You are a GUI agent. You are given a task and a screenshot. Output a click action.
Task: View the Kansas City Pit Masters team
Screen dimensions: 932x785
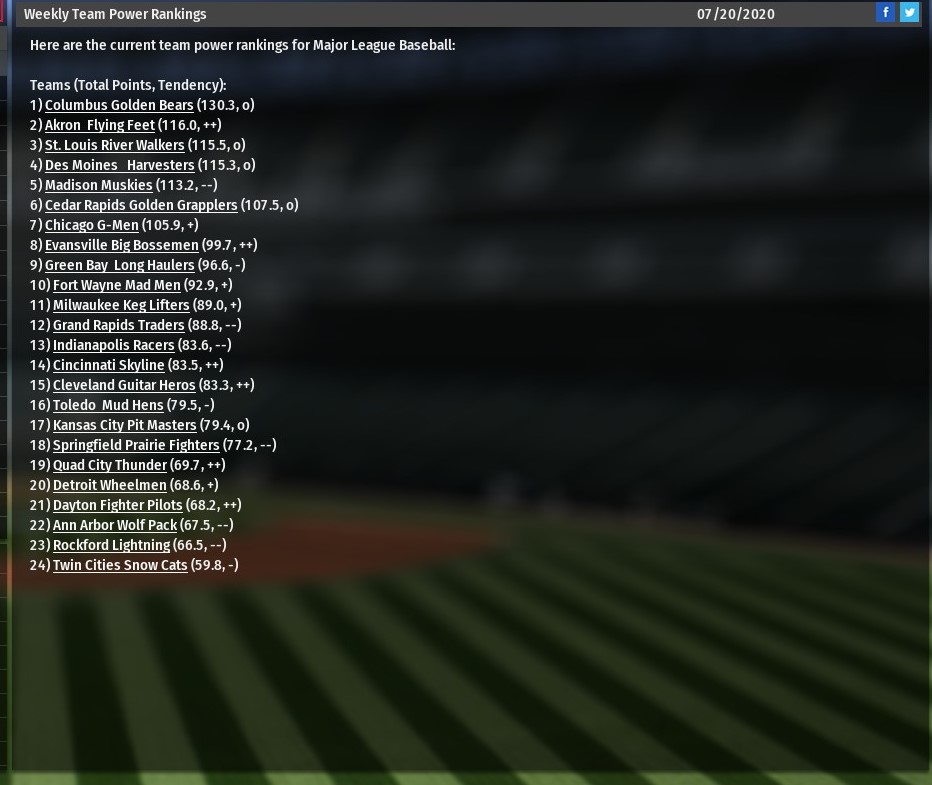point(125,425)
